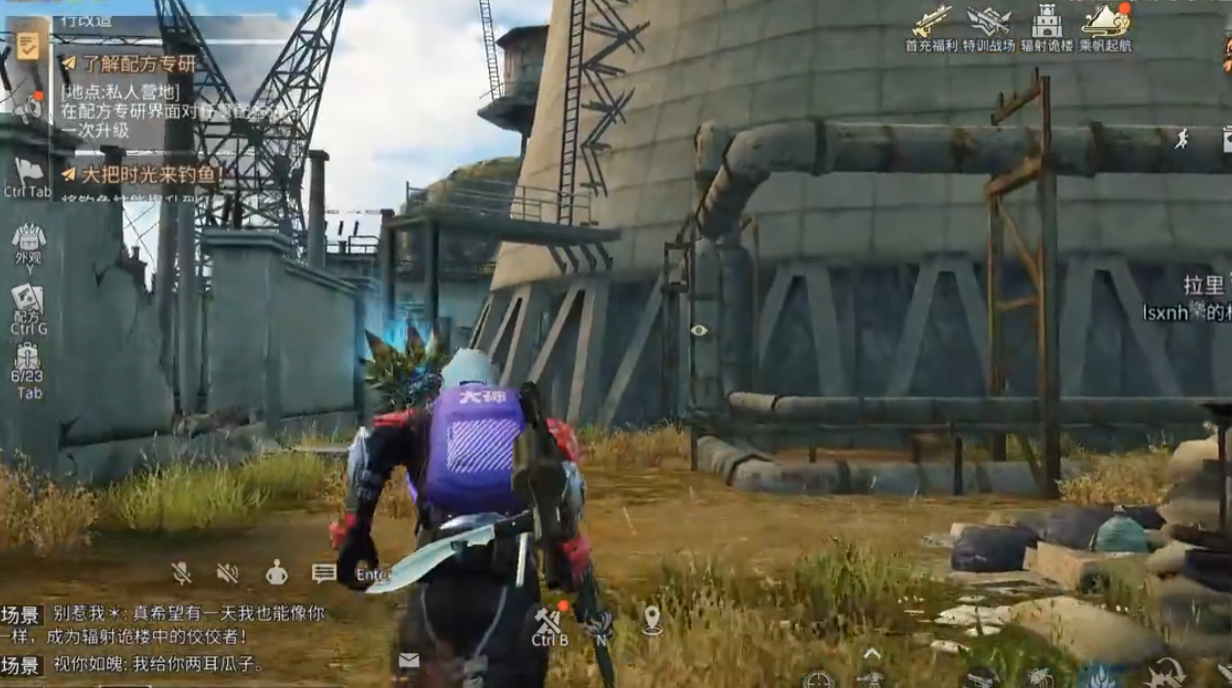Open the 外观 appearance menu
This screenshot has width=1232, height=688.
click(x=28, y=241)
